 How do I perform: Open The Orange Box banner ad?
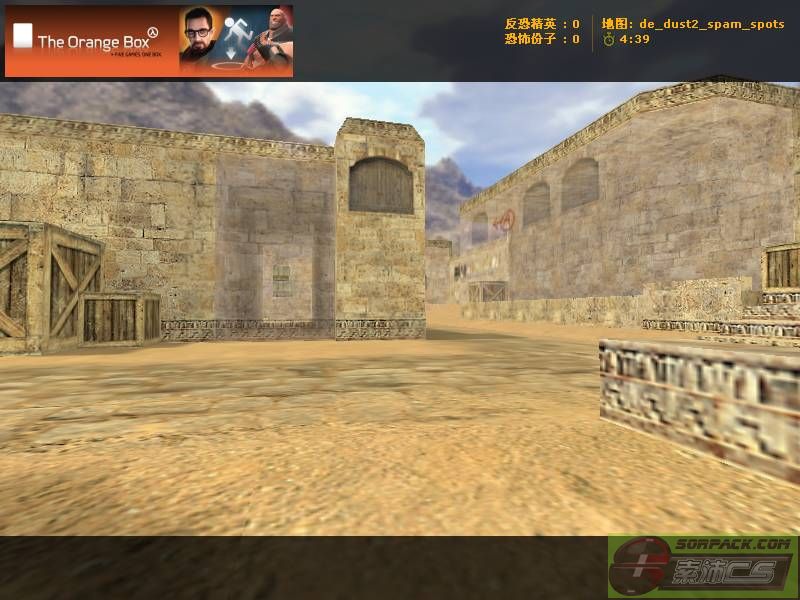point(149,41)
